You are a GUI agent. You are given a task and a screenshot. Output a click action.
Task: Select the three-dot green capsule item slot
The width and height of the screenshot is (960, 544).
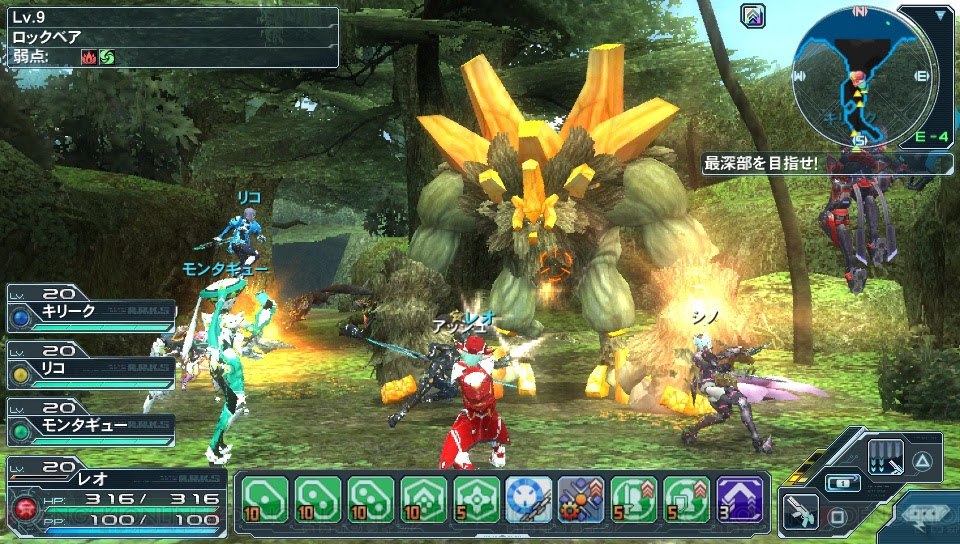[x=371, y=498]
